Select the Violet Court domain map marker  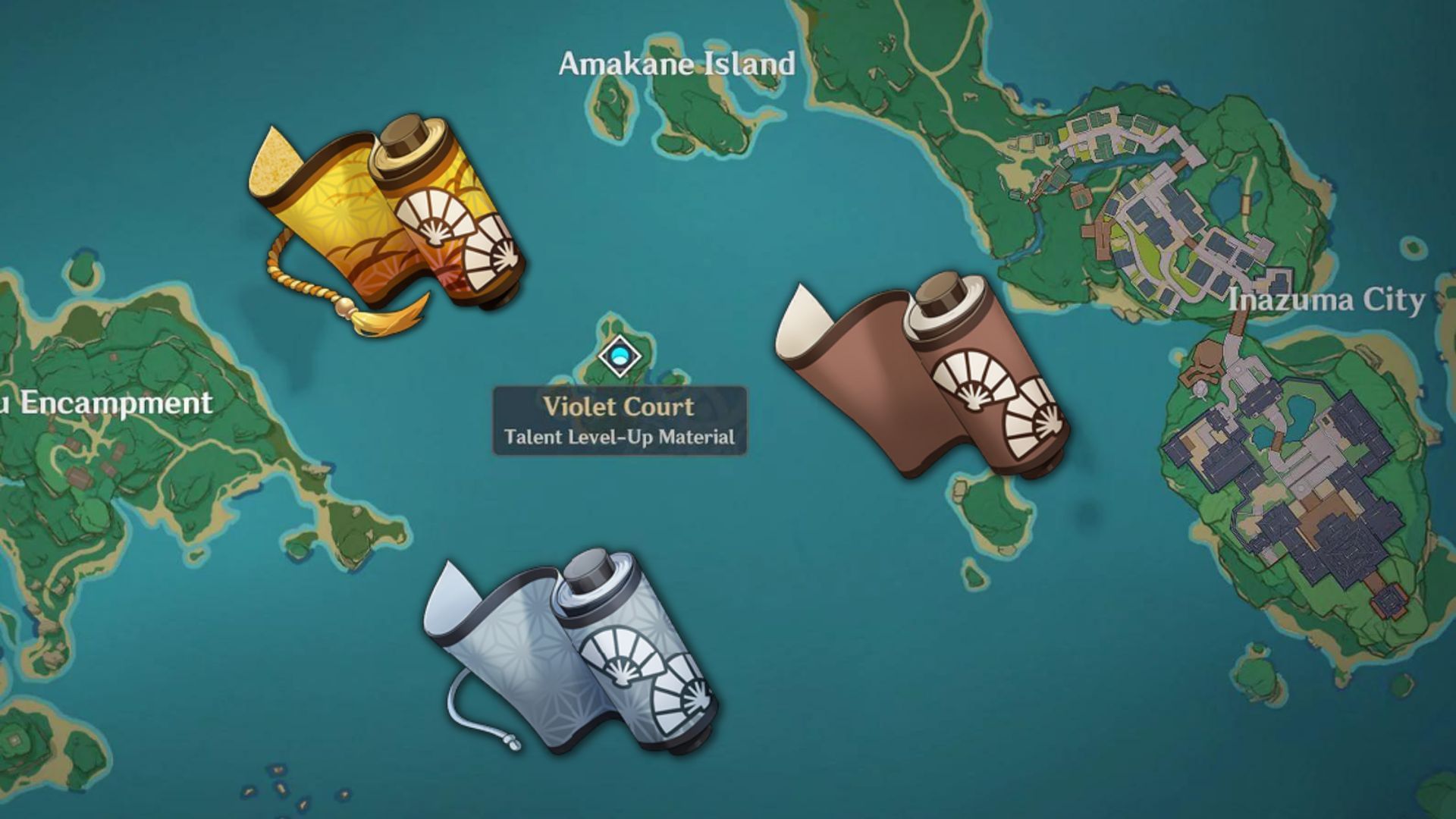[x=620, y=356]
